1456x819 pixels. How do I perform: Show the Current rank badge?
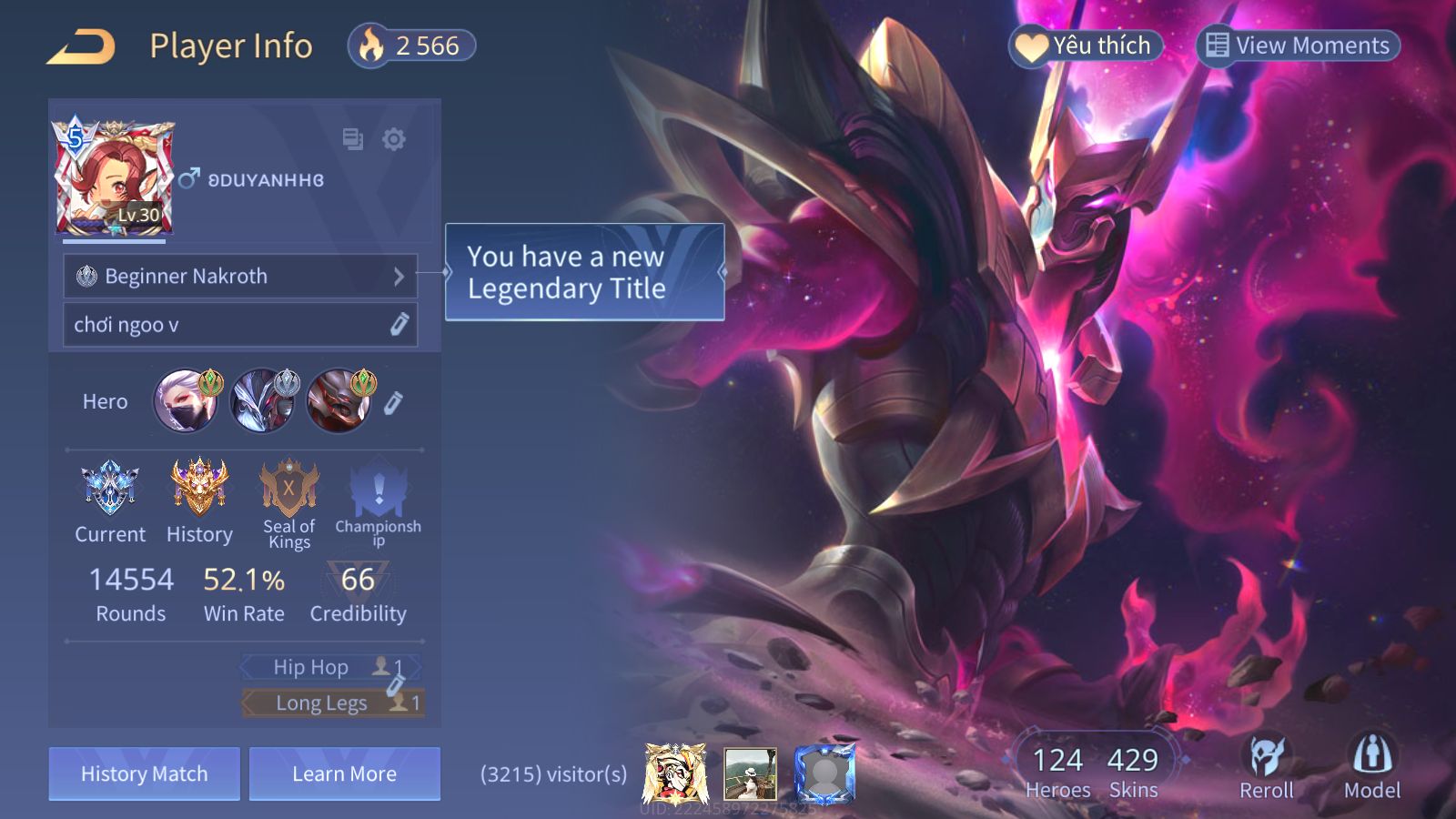click(109, 500)
